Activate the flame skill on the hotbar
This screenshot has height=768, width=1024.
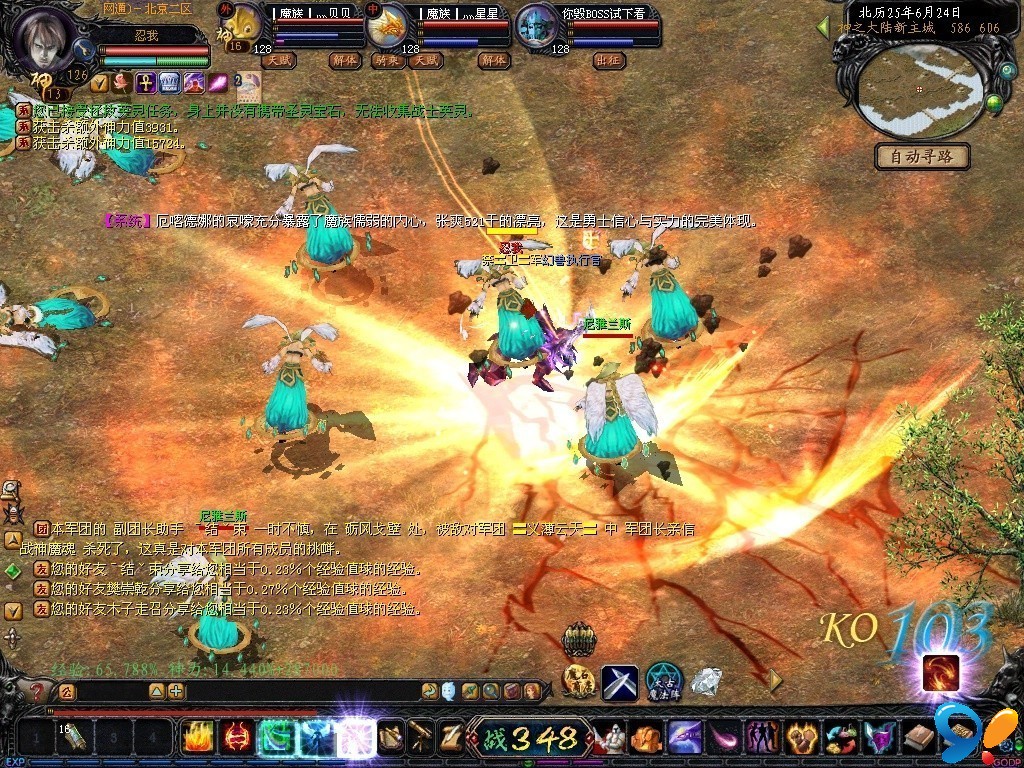(x=197, y=738)
